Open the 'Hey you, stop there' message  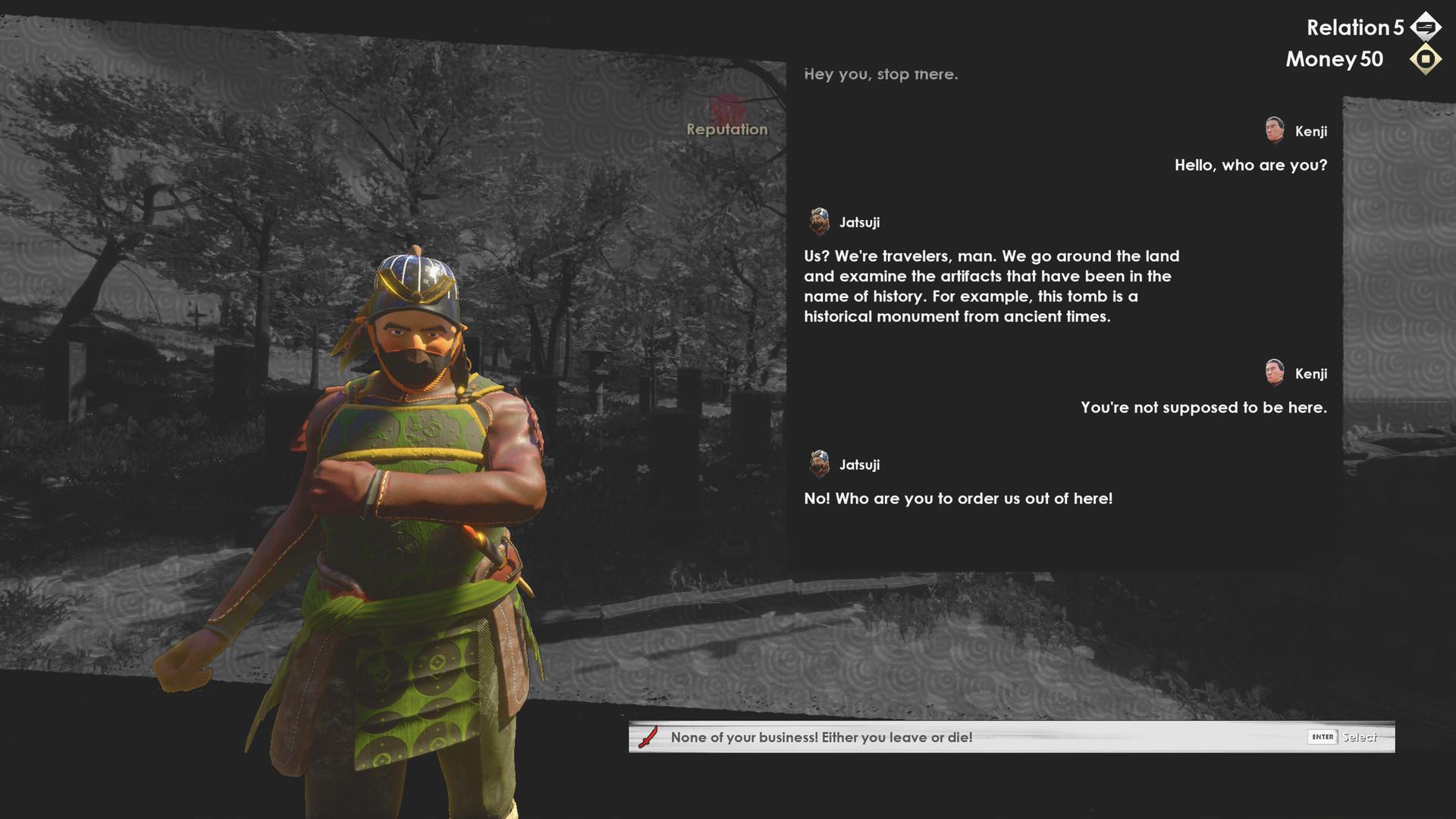882,74
